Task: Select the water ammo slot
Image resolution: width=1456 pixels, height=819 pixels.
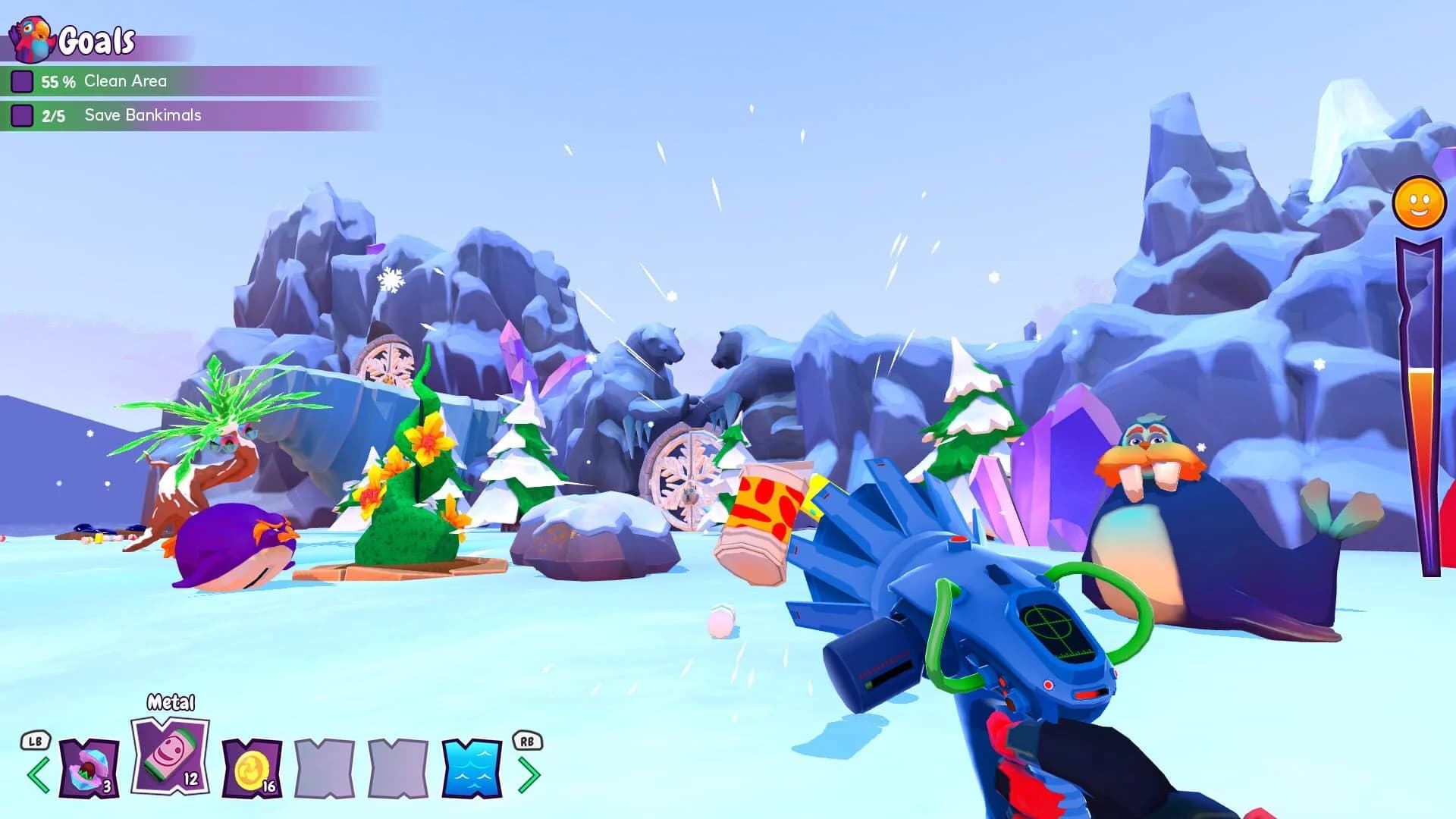Action: coord(470,767)
